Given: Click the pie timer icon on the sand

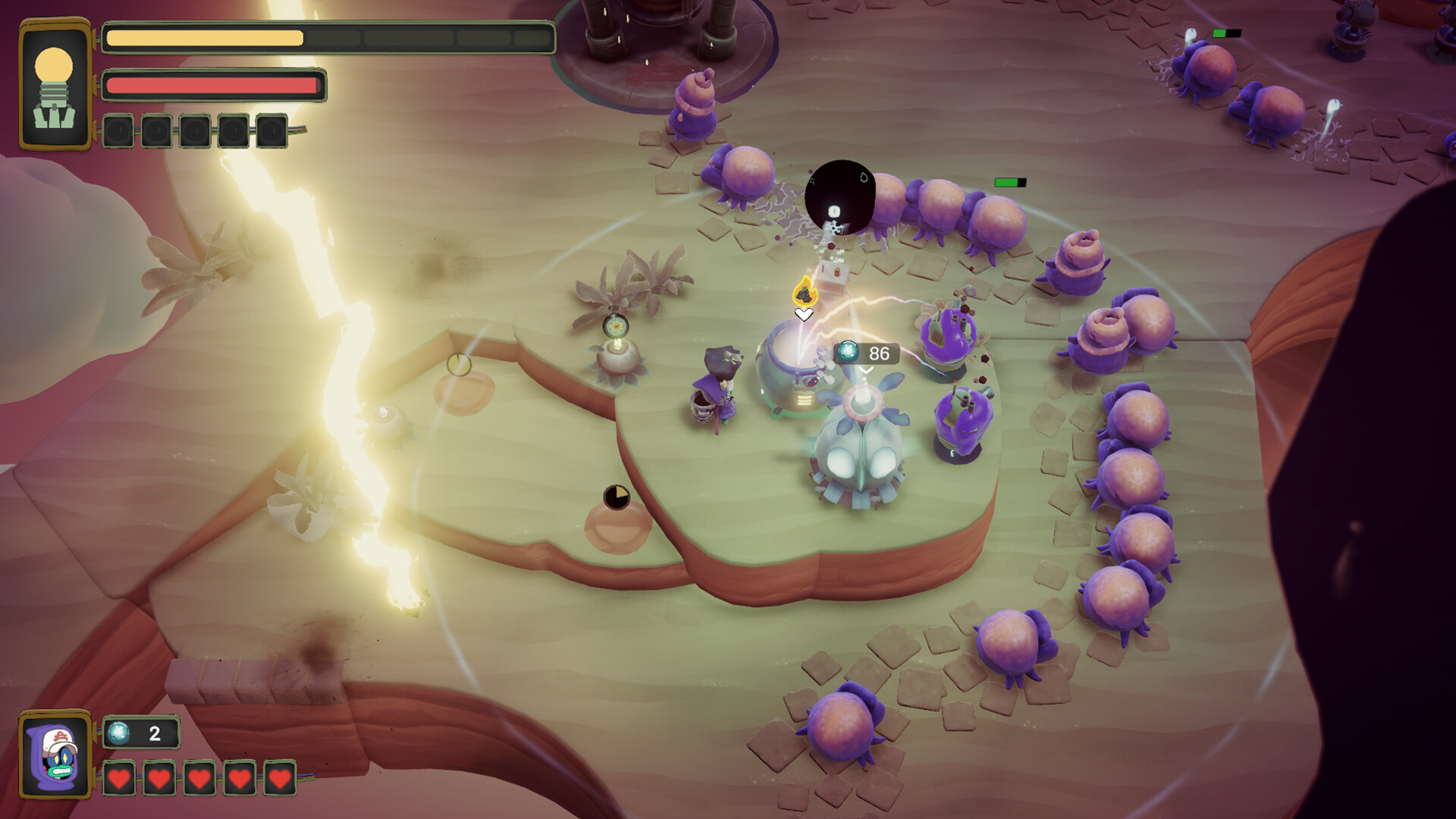Looking at the screenshot, I should [617, 495].
